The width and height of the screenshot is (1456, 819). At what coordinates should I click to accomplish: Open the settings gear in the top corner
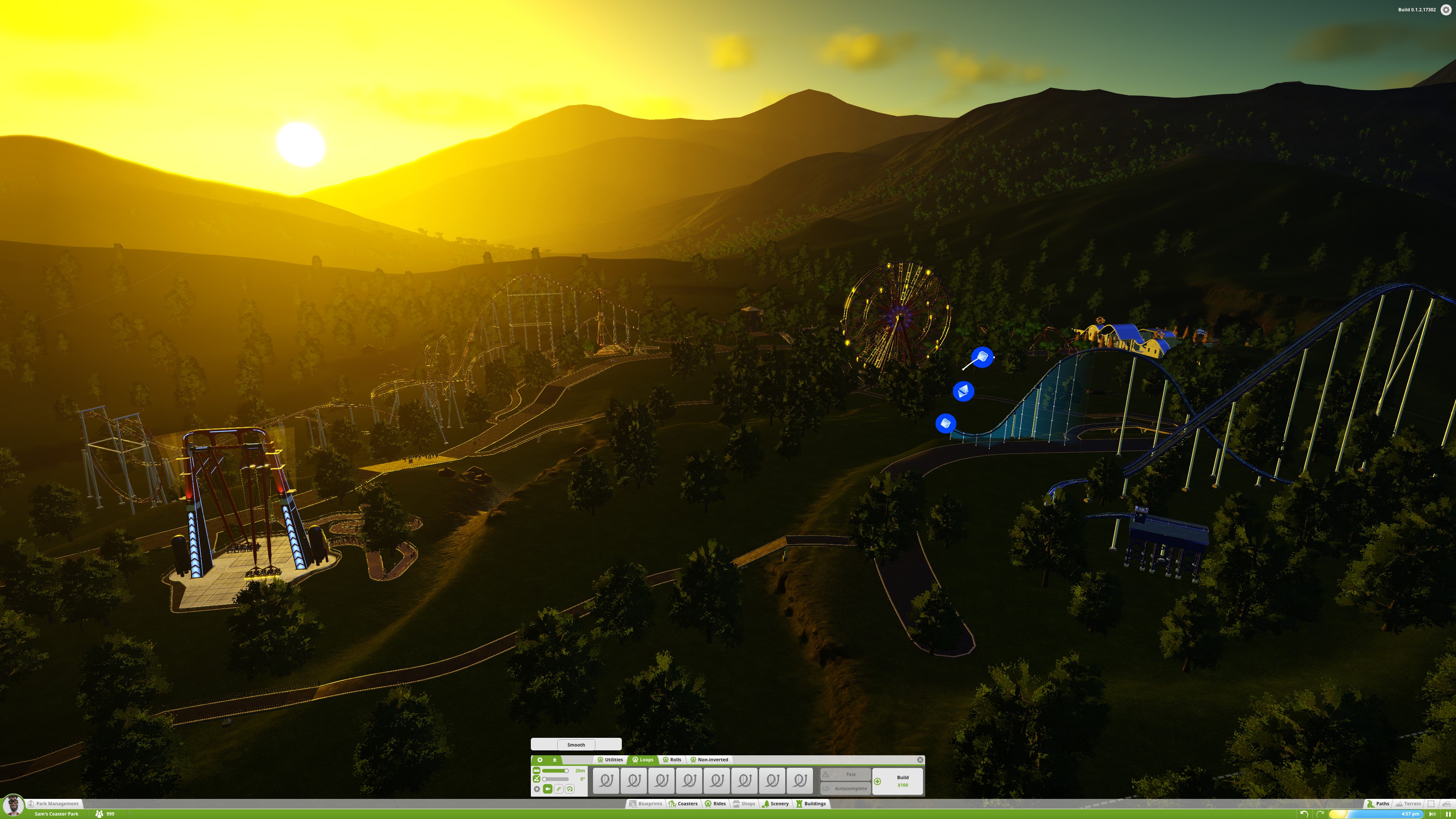[1446, 9]
